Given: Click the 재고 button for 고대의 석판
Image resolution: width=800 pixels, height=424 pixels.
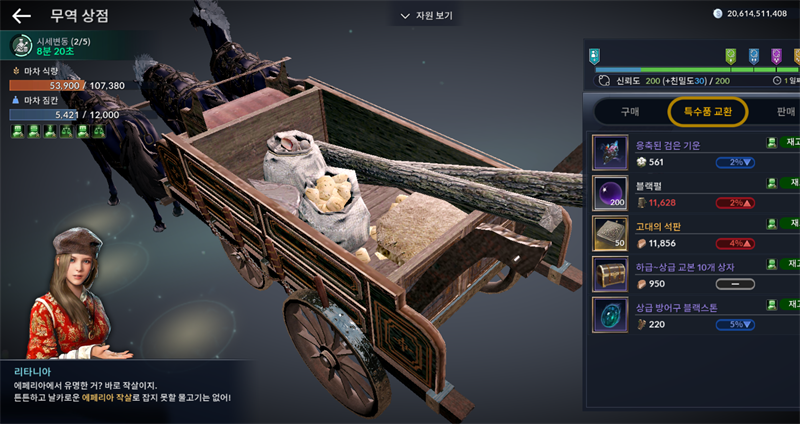Looking at the screenshot, I should pos(786,224).
